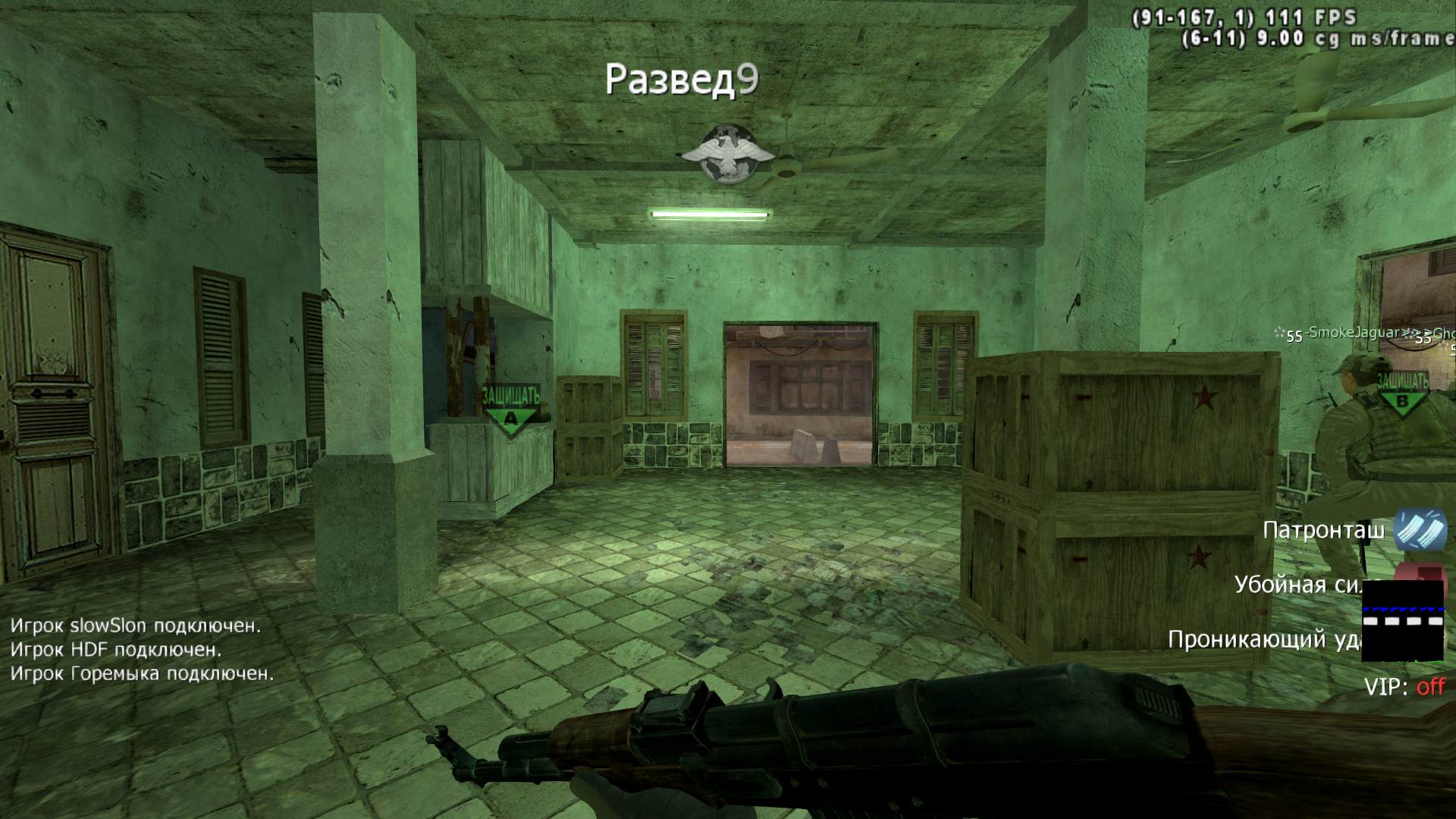Screen dimensions: 1456x819
Task: Click the Defend A objective marker
Action: [x=511, y=409]
